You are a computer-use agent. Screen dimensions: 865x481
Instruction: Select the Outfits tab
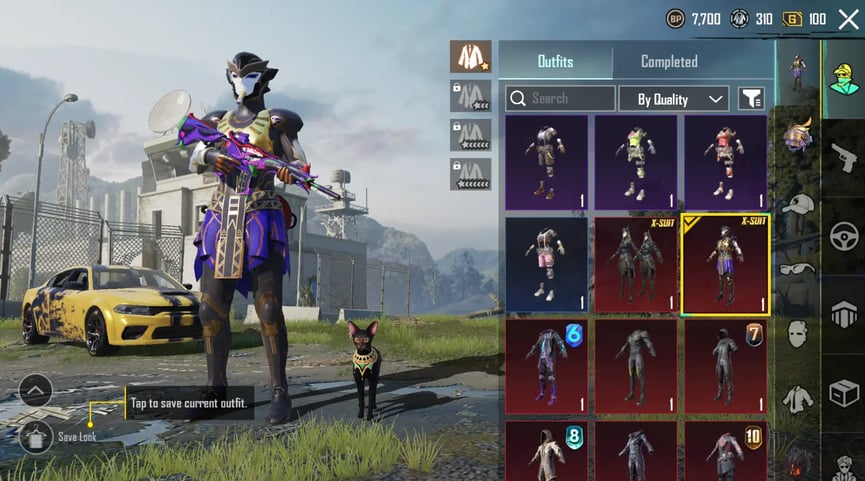tap(555, 61)
